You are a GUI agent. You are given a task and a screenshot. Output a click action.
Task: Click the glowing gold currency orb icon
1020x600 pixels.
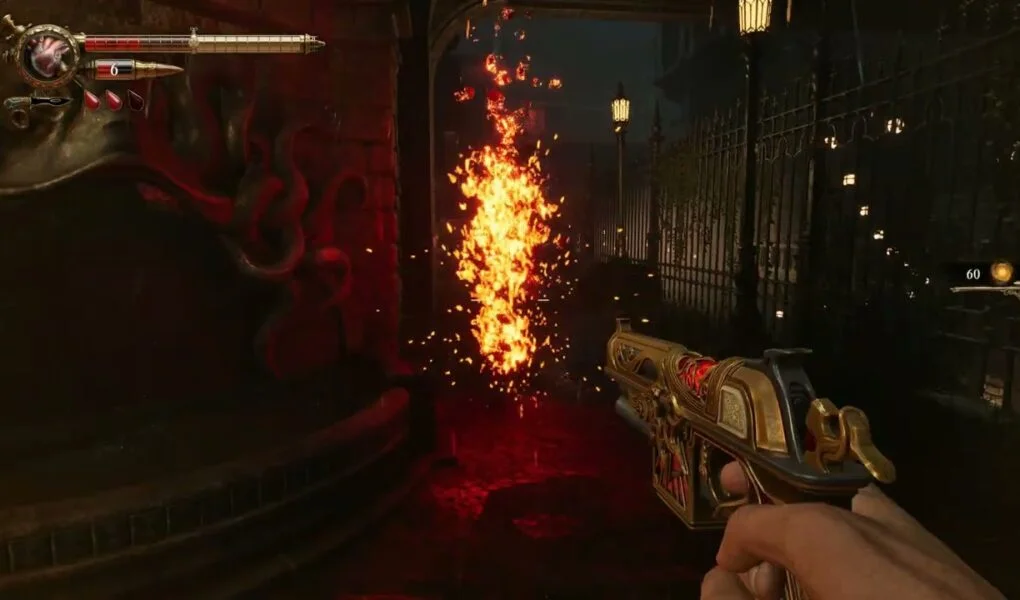pos(1000,272)
